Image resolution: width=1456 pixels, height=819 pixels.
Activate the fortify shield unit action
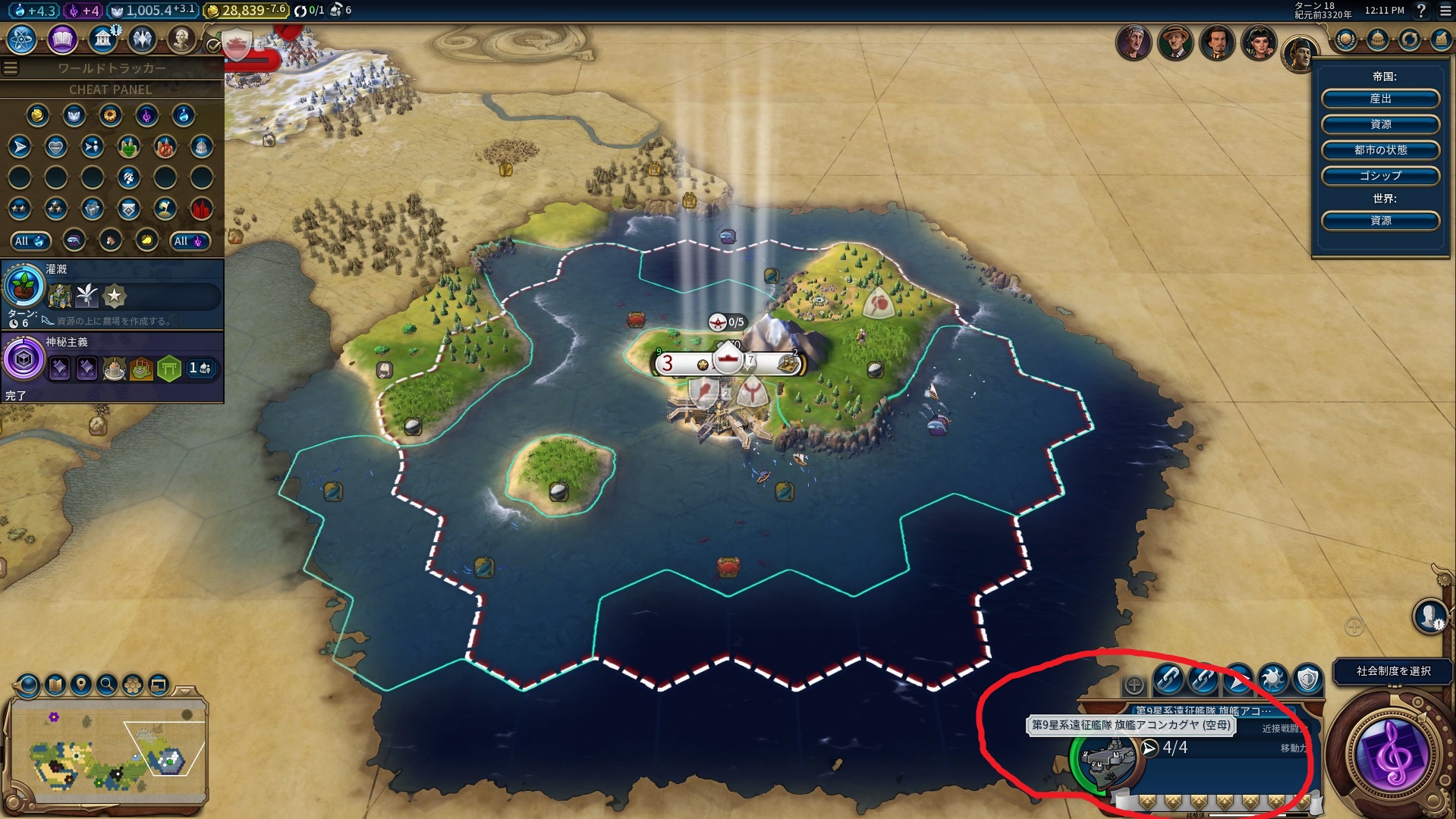[1307, 679]
